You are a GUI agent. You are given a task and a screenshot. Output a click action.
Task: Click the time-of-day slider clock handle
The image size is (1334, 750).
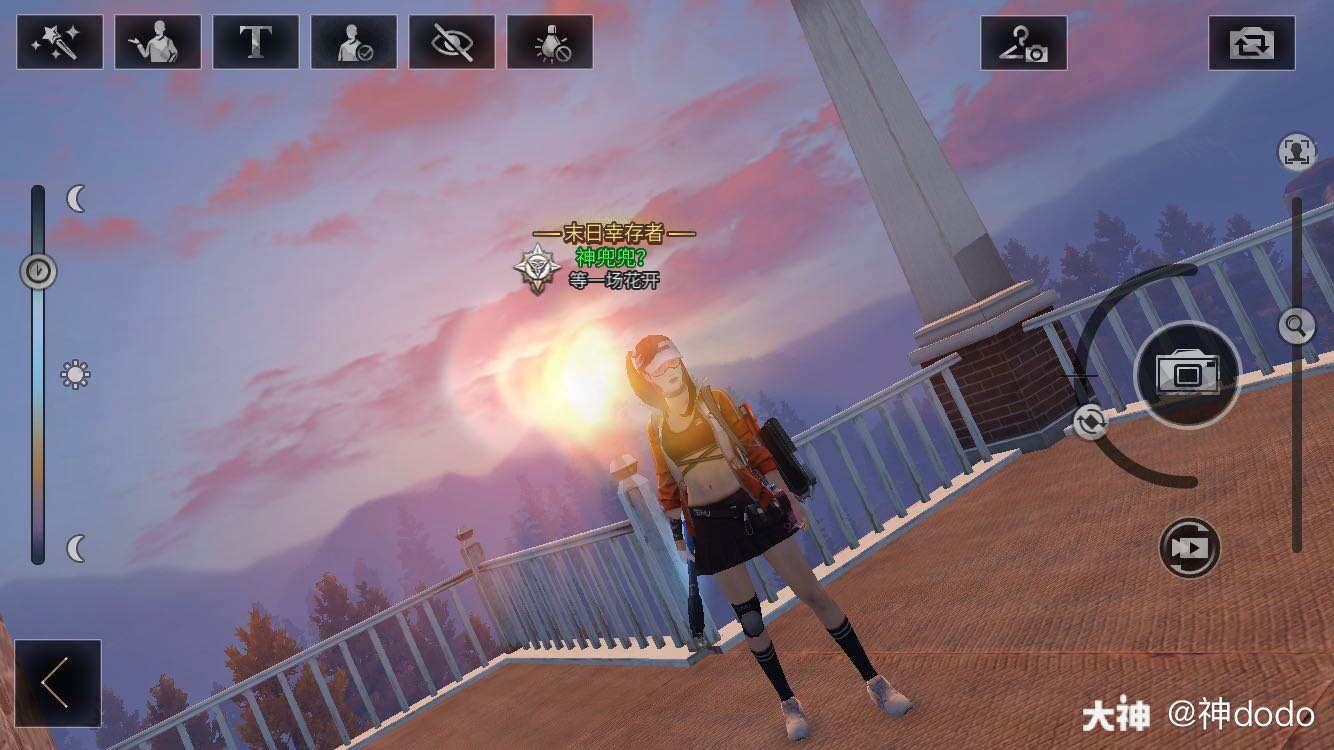click(x=38, y=270)
